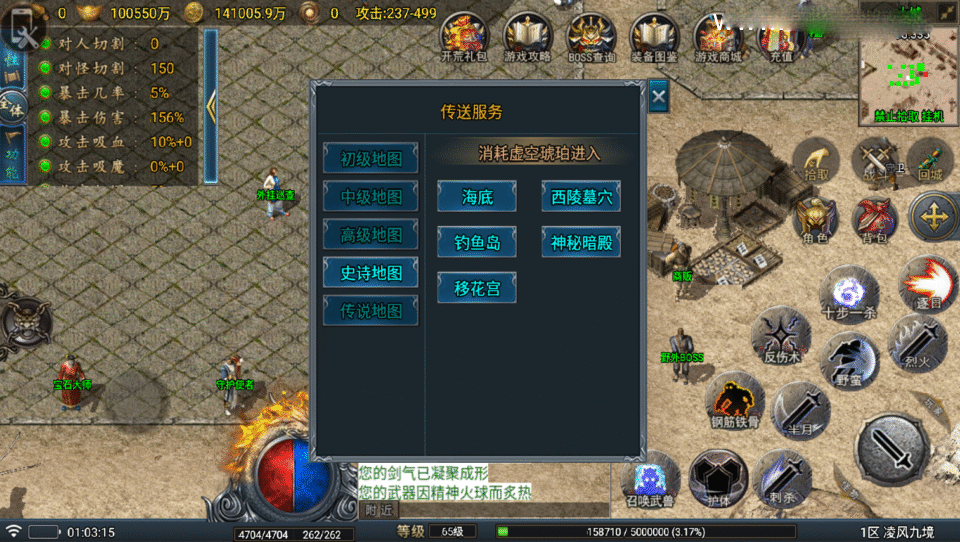Activate the 烈火 sword skill
Viewport: 960px width, 542px height.
click(x=911, y=342)
